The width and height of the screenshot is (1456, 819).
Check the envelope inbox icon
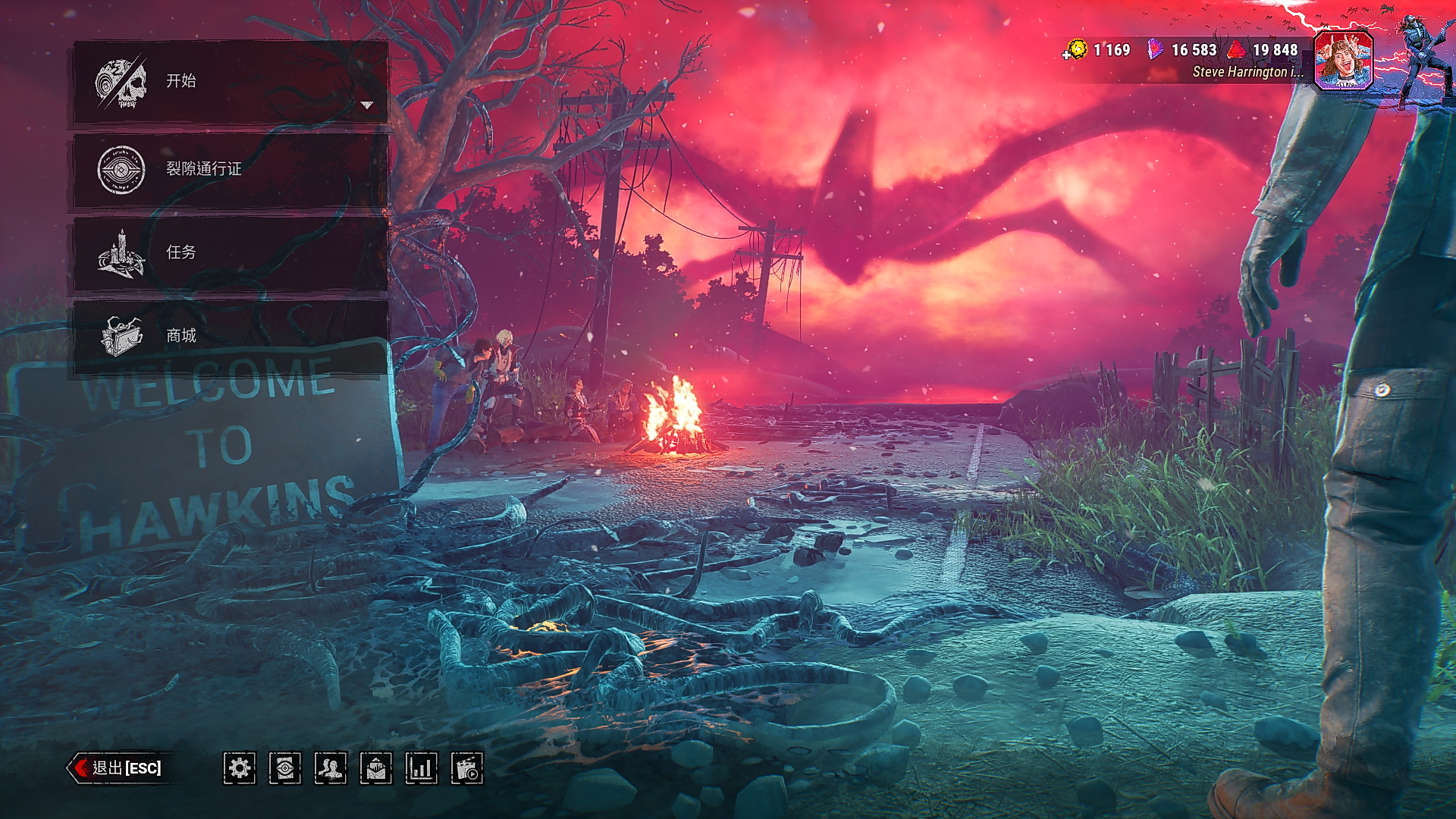click(x=376, y=768)
